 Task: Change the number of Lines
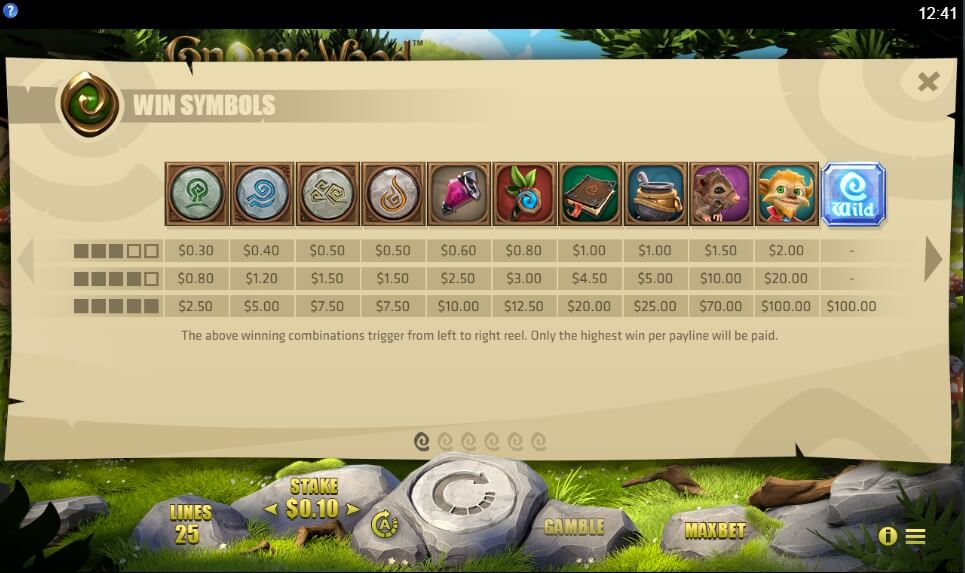[x=190, y=523]
